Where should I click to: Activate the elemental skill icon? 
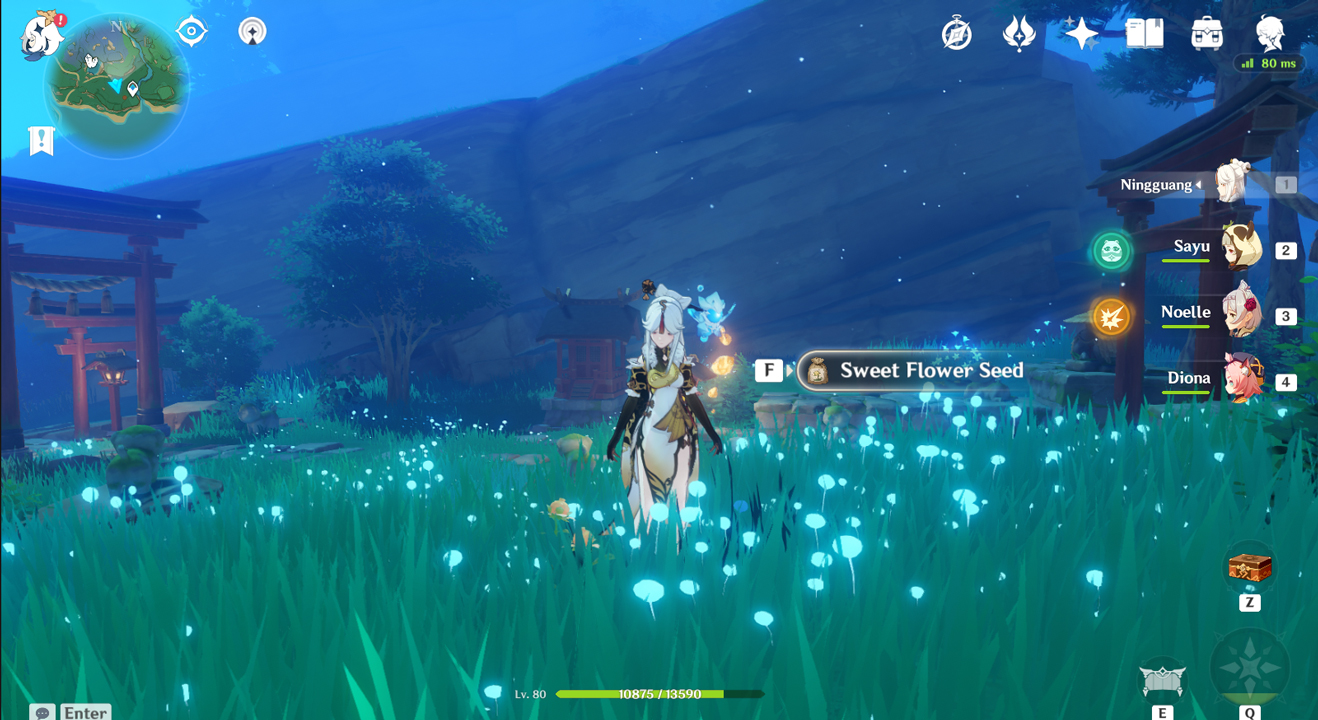(x=1162, y=681)
